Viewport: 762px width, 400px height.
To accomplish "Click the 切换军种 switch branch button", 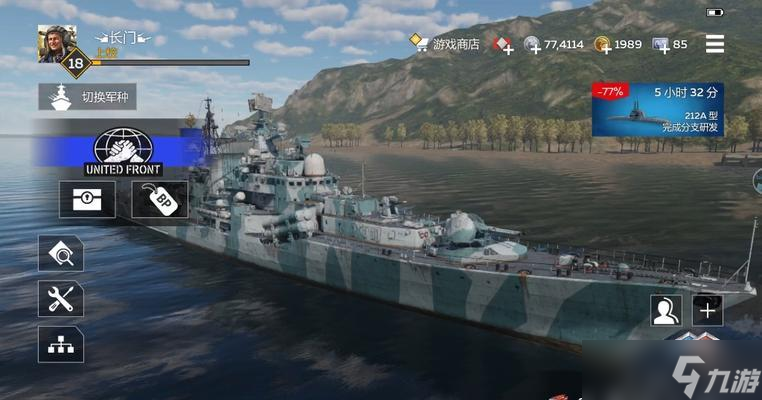I will pyautogui.click(x=88, y=97).
